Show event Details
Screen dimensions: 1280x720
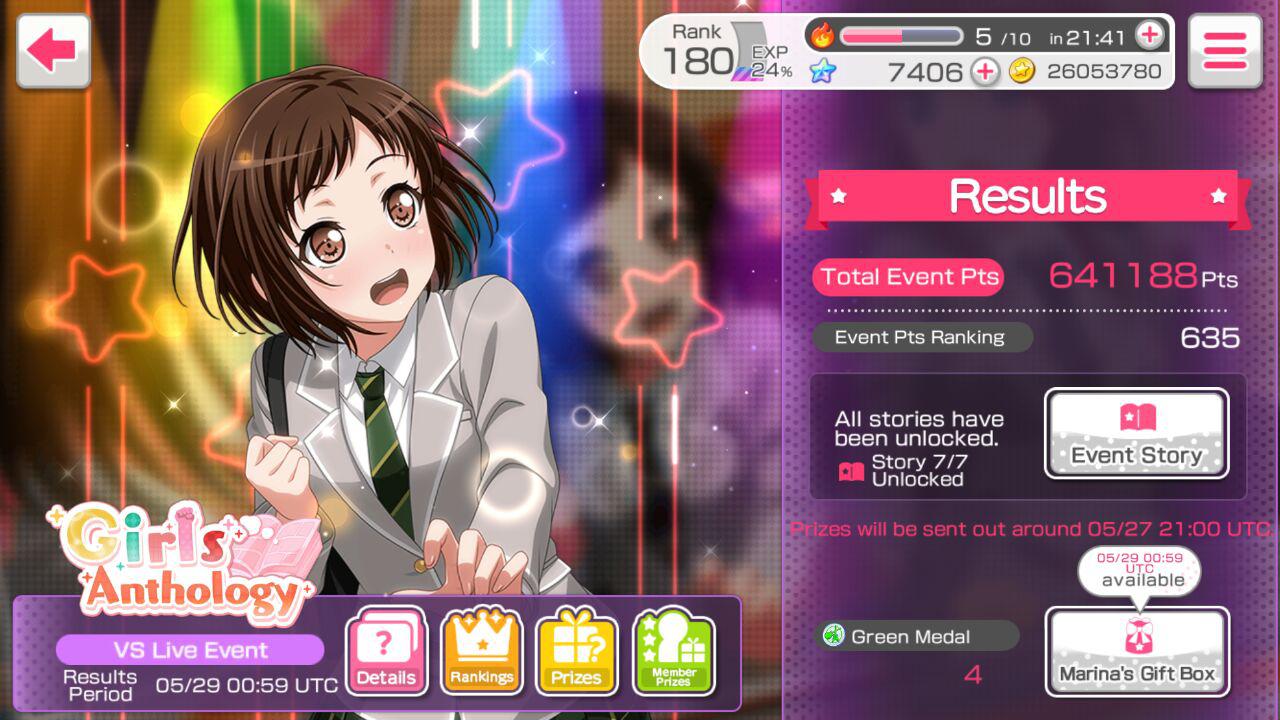(386, 653)
